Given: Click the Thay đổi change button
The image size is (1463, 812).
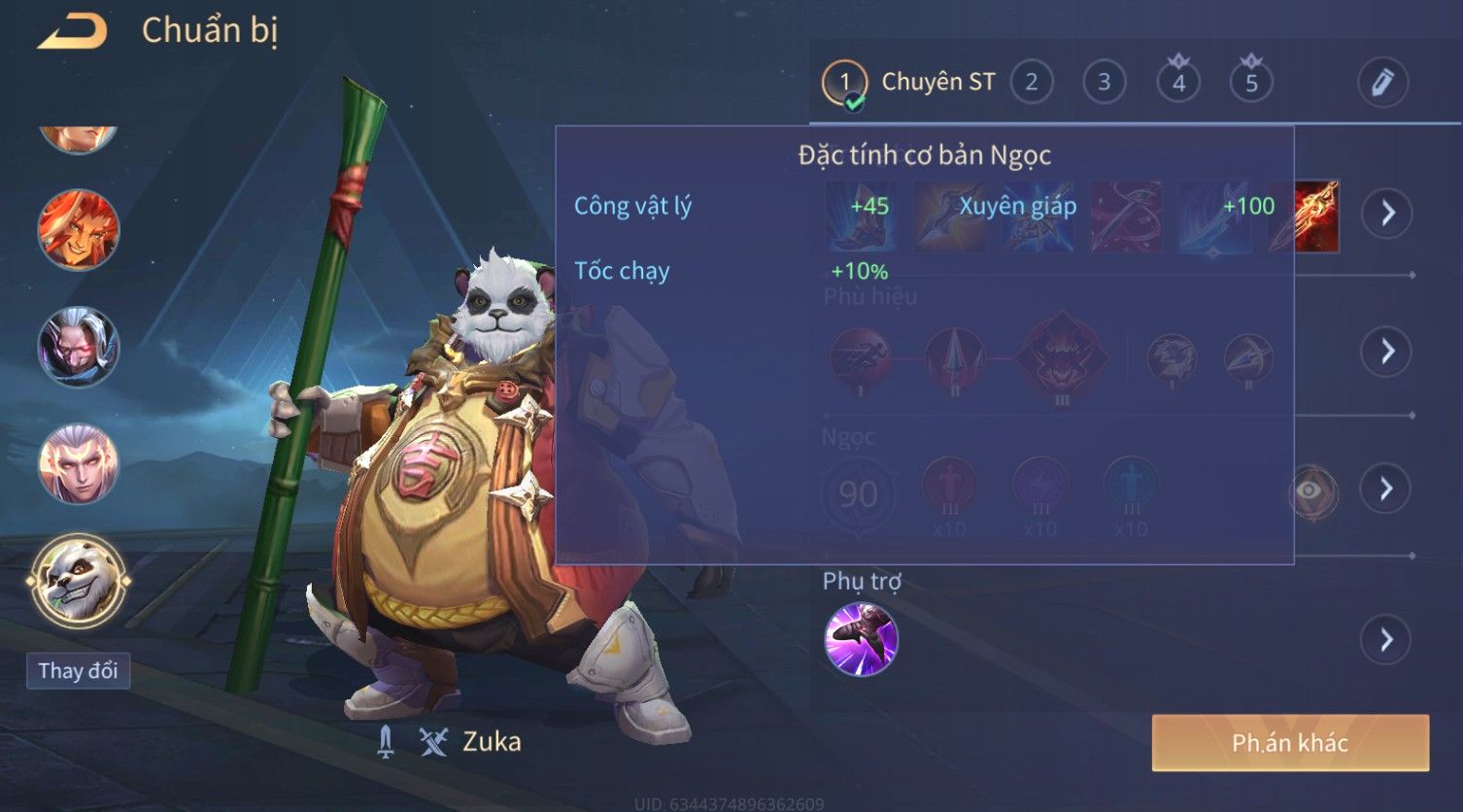Looking at the screenshot, I should 78,671.
